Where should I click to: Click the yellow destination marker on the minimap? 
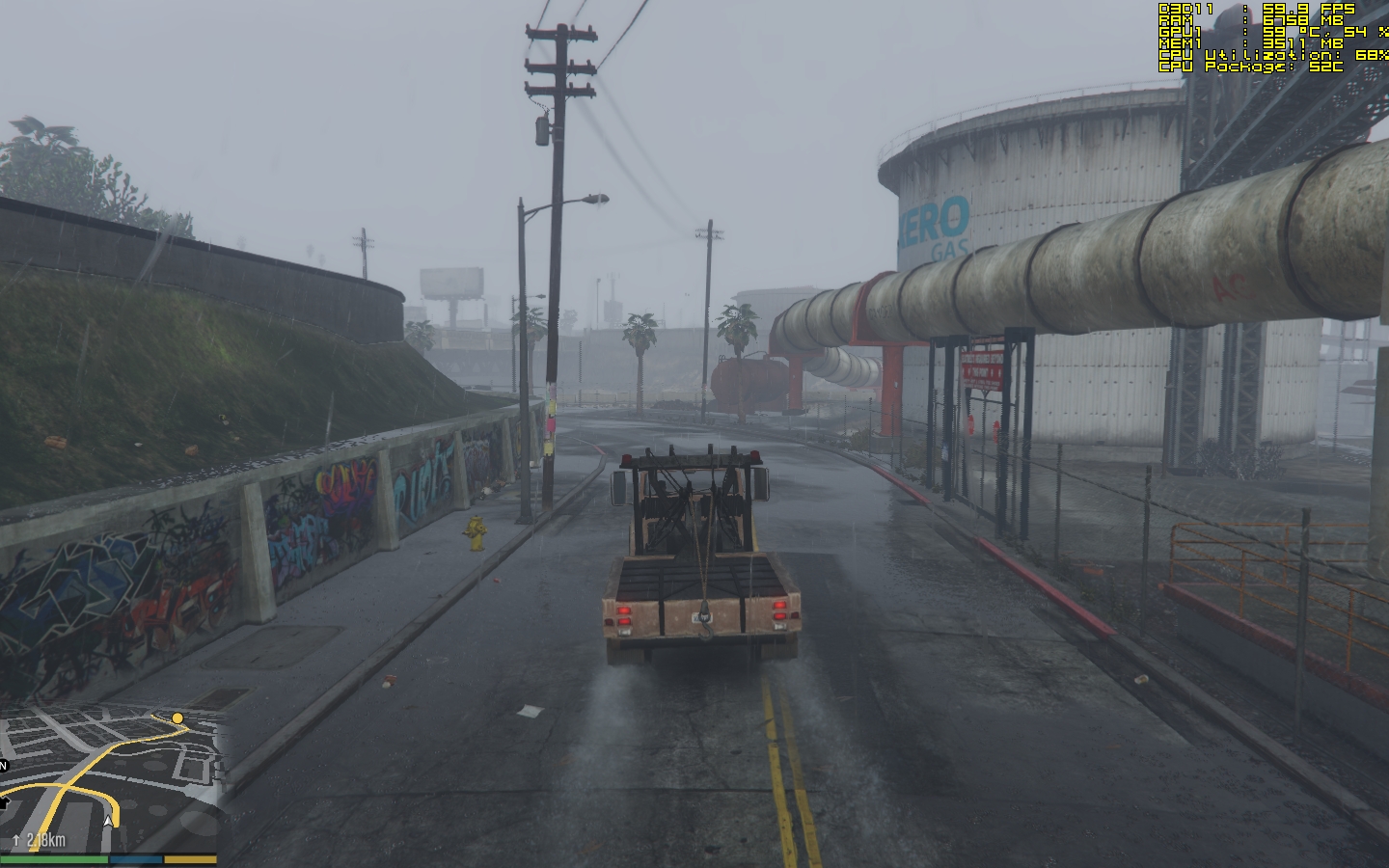(x=177, y=718)
